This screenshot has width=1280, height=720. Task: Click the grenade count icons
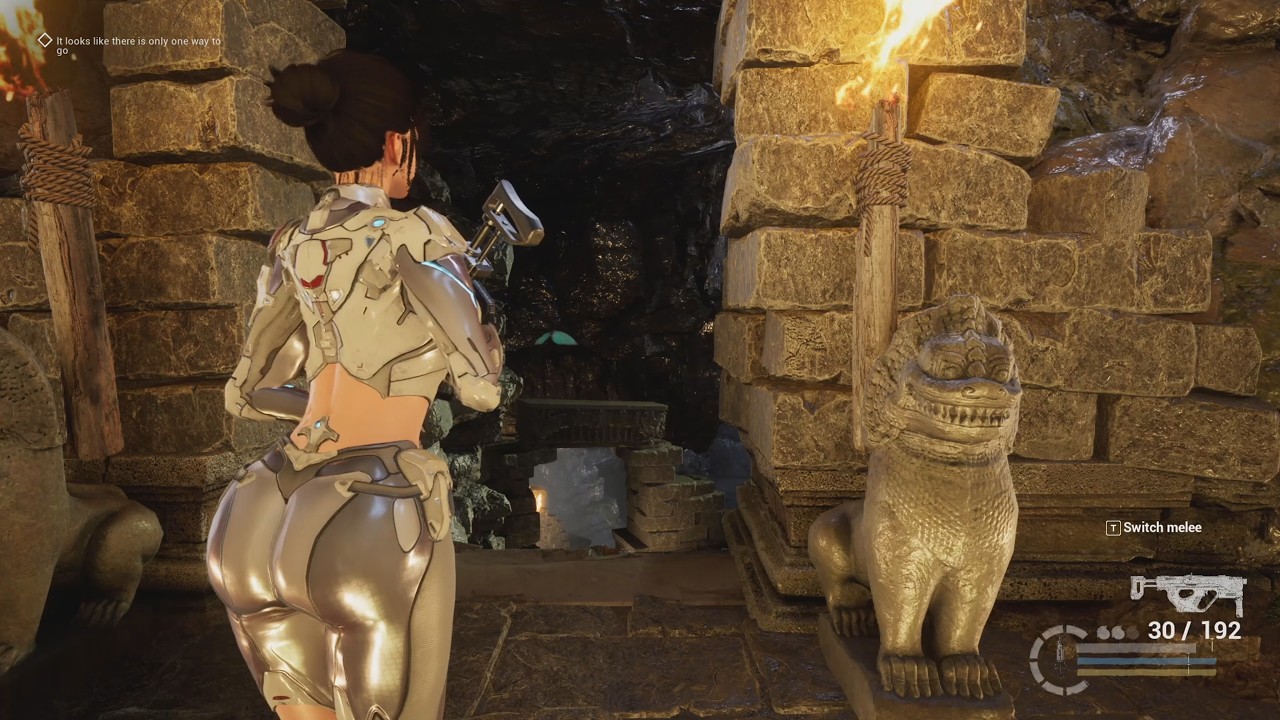[1117, 633]
